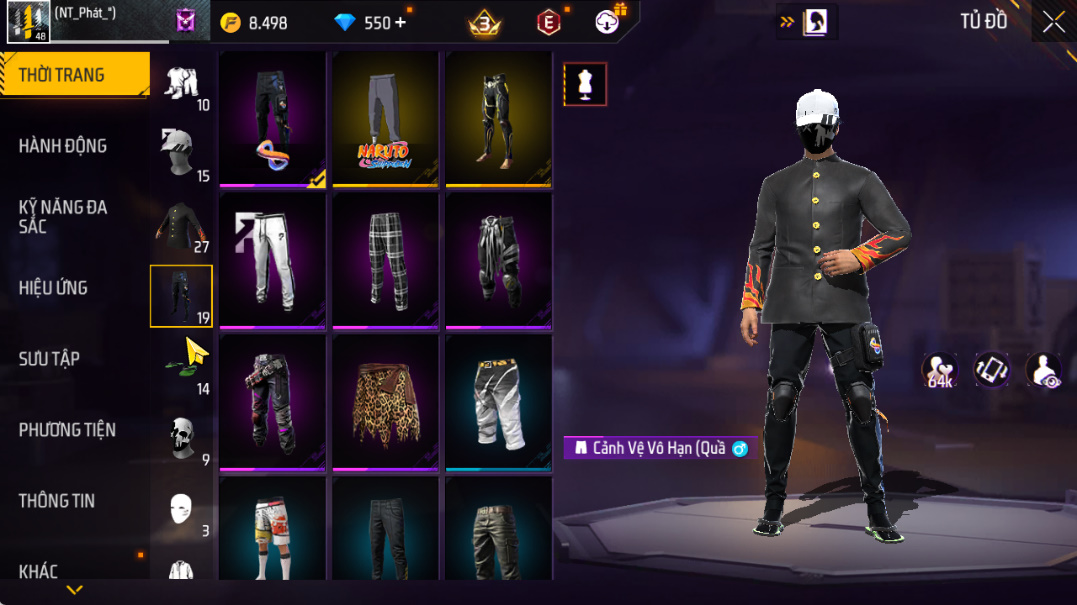Toggle the character visibility eye icon
This screenshot has height=605, width=1077.
click(x=1043, y=371)
